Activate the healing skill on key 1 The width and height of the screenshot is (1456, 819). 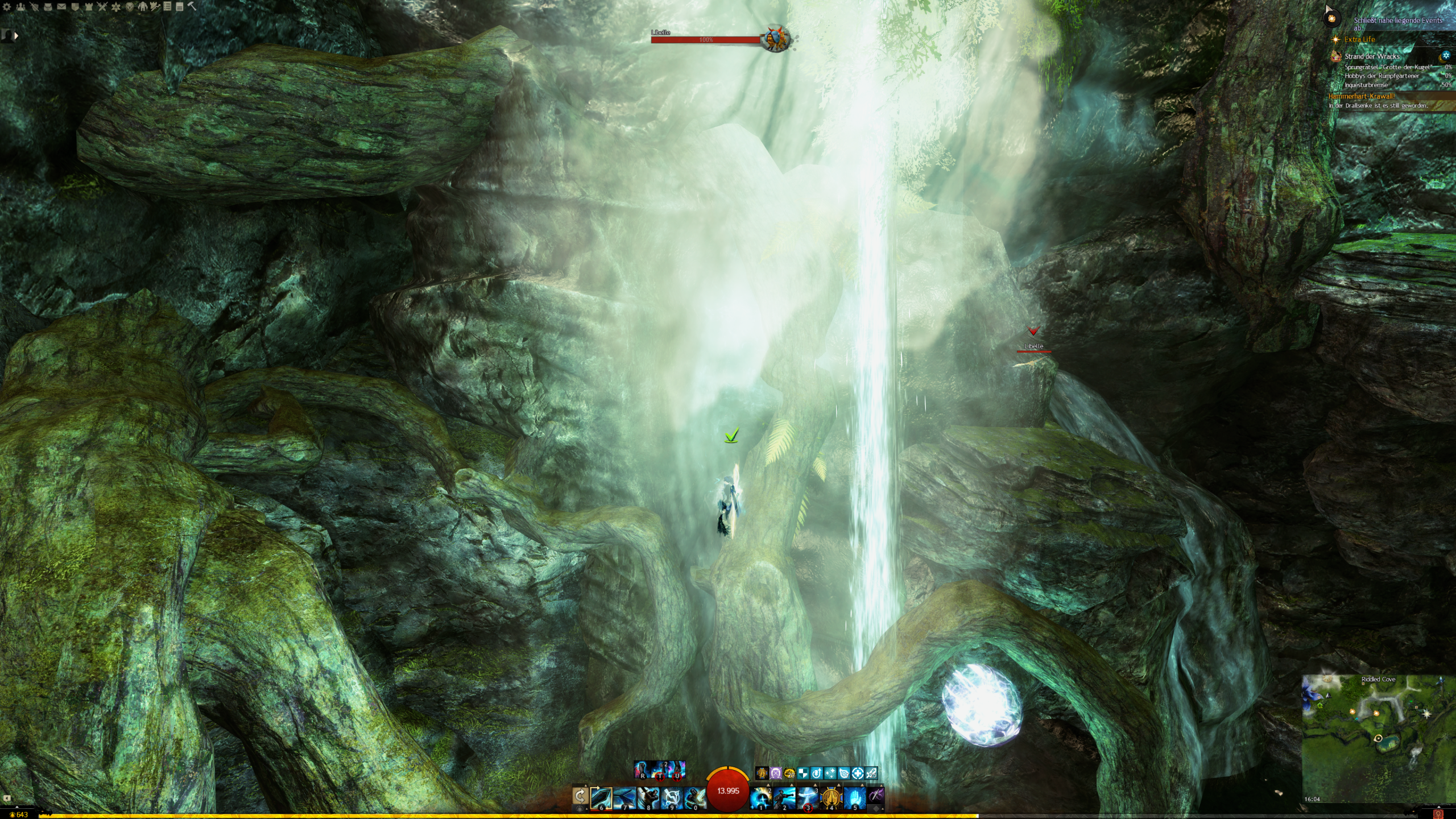(761, 797)
